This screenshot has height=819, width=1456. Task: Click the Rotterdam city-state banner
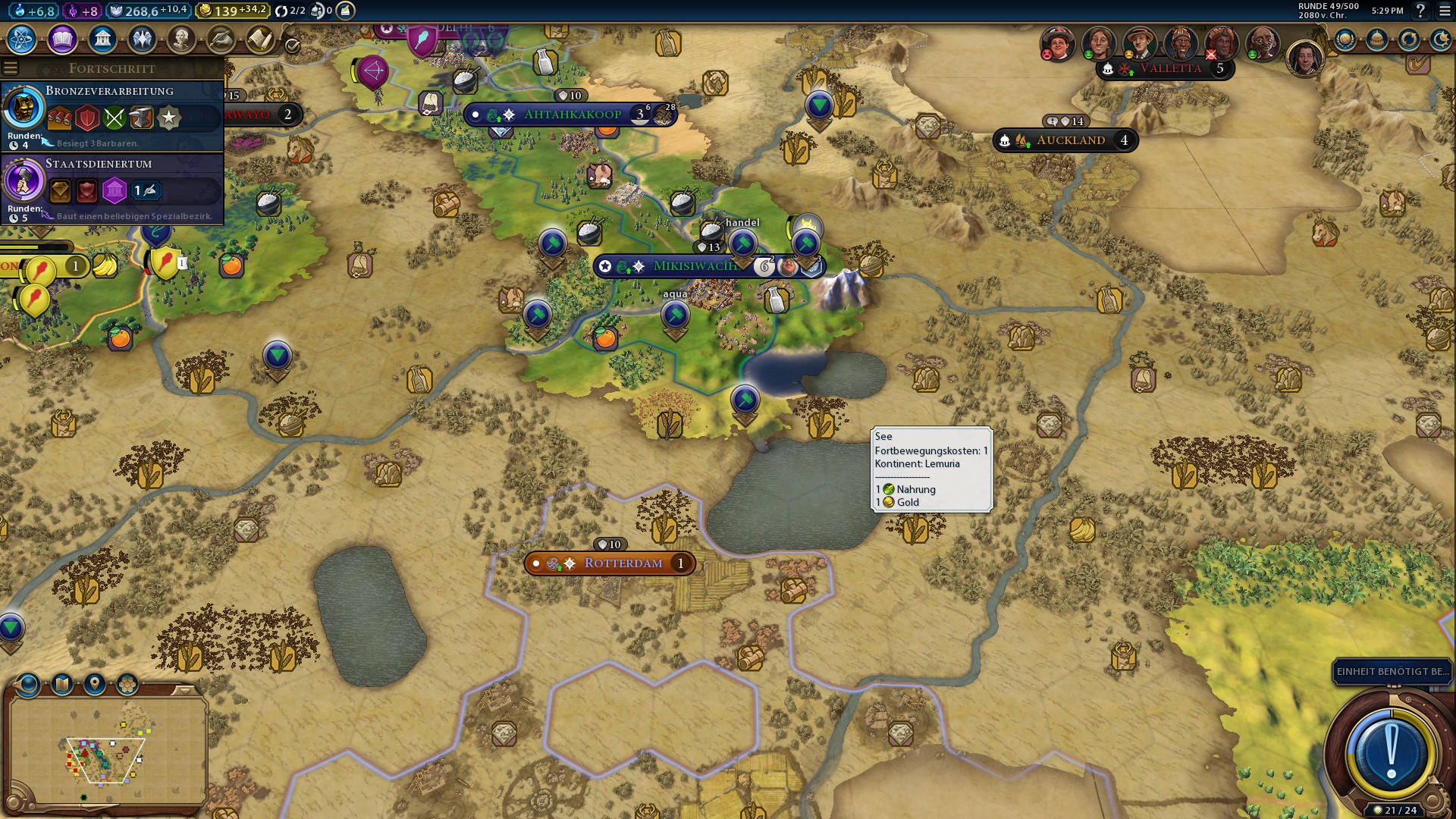point(622,563)
